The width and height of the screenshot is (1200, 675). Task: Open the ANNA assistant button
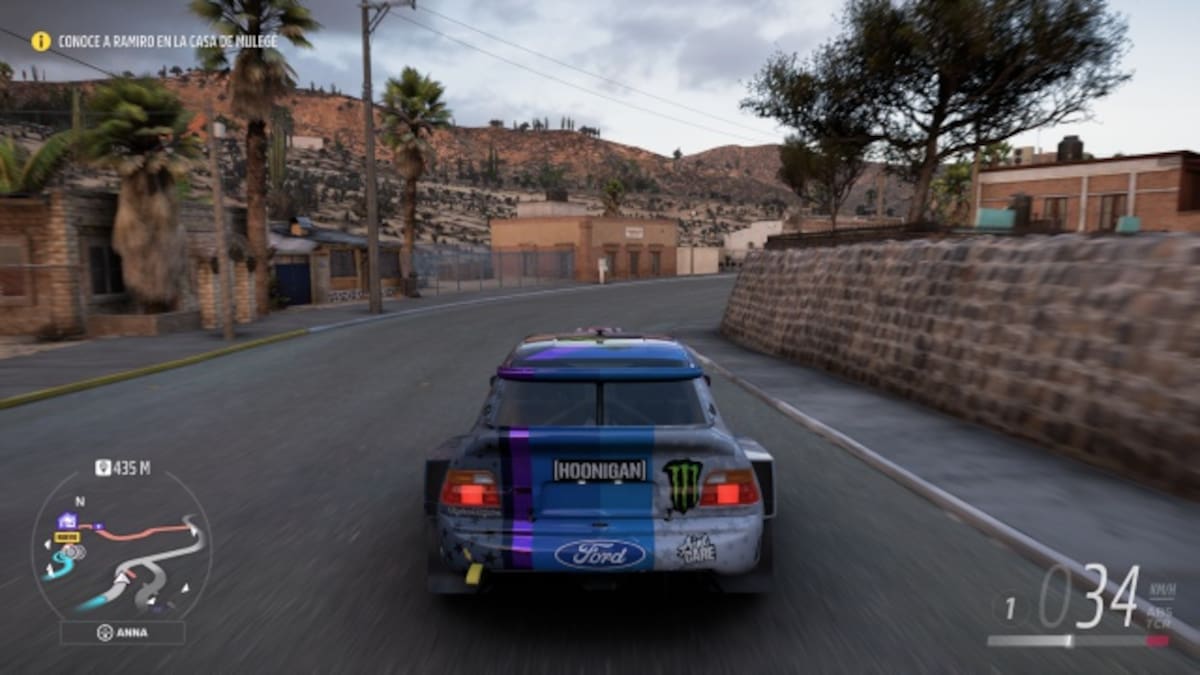[122, 632]
